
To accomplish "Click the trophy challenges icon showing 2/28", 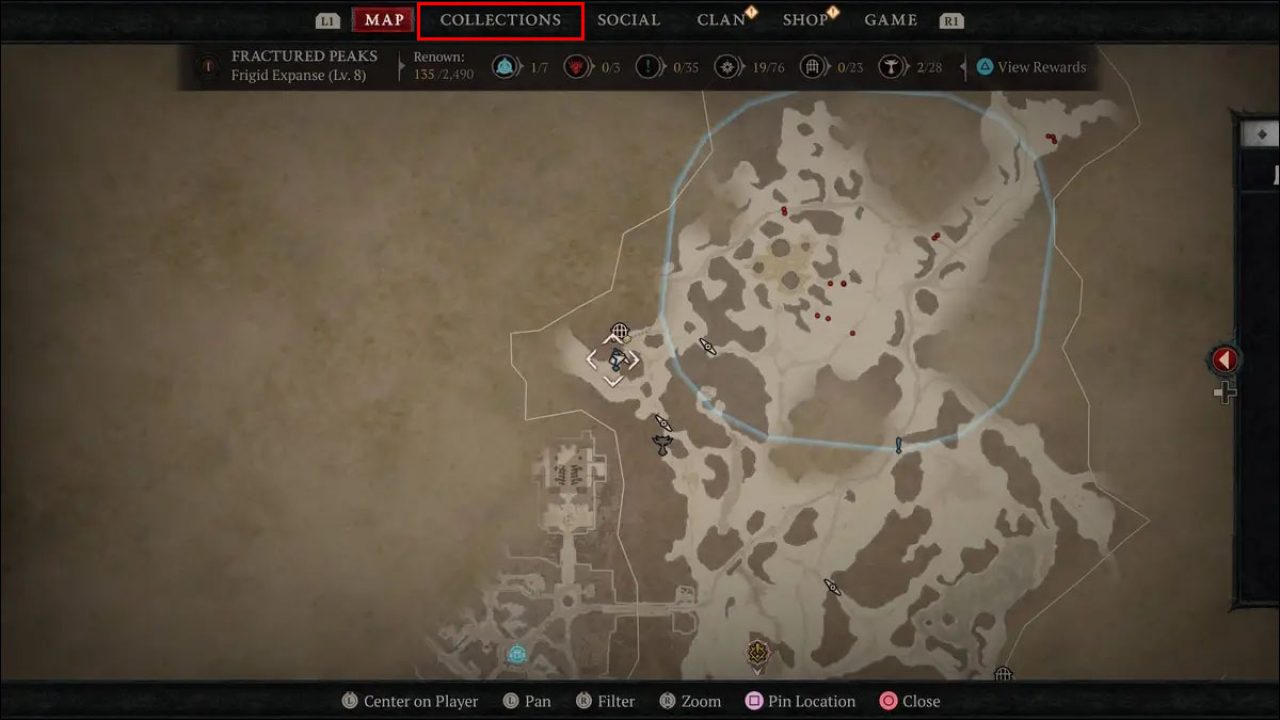I will tap(890, 67).
